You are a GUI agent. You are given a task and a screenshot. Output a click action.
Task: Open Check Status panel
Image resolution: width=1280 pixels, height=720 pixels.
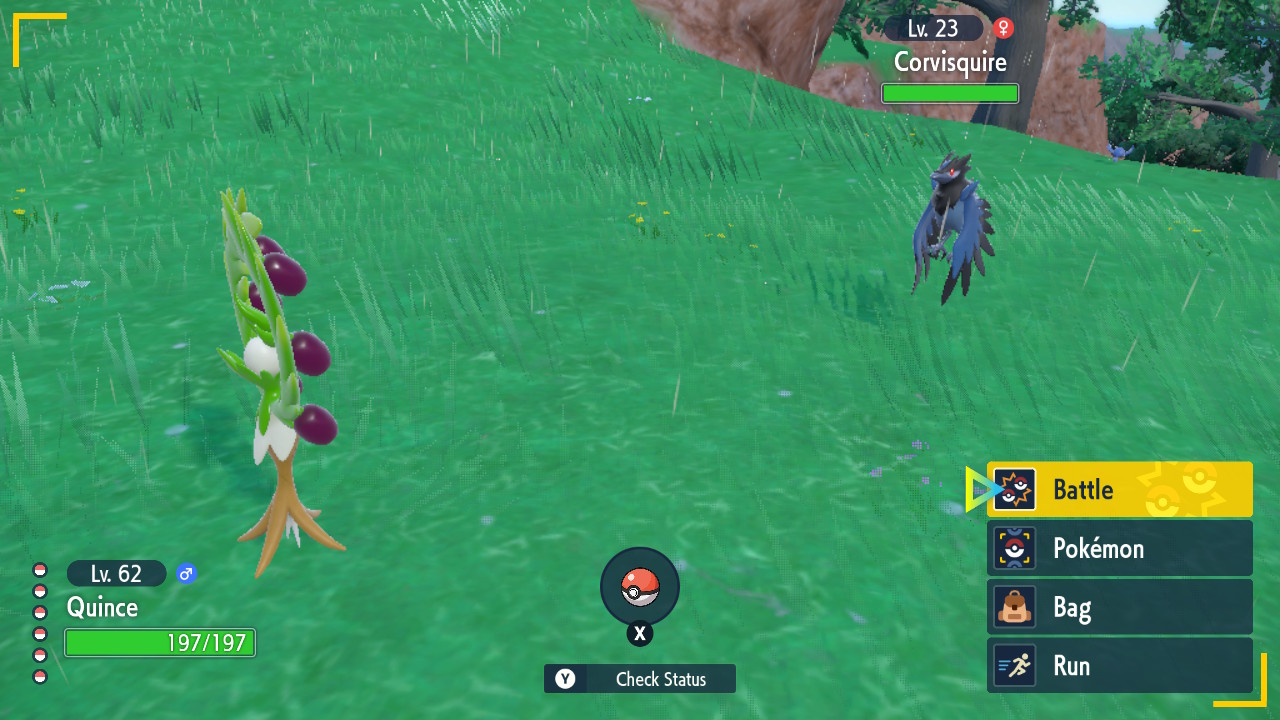[640, 679]
